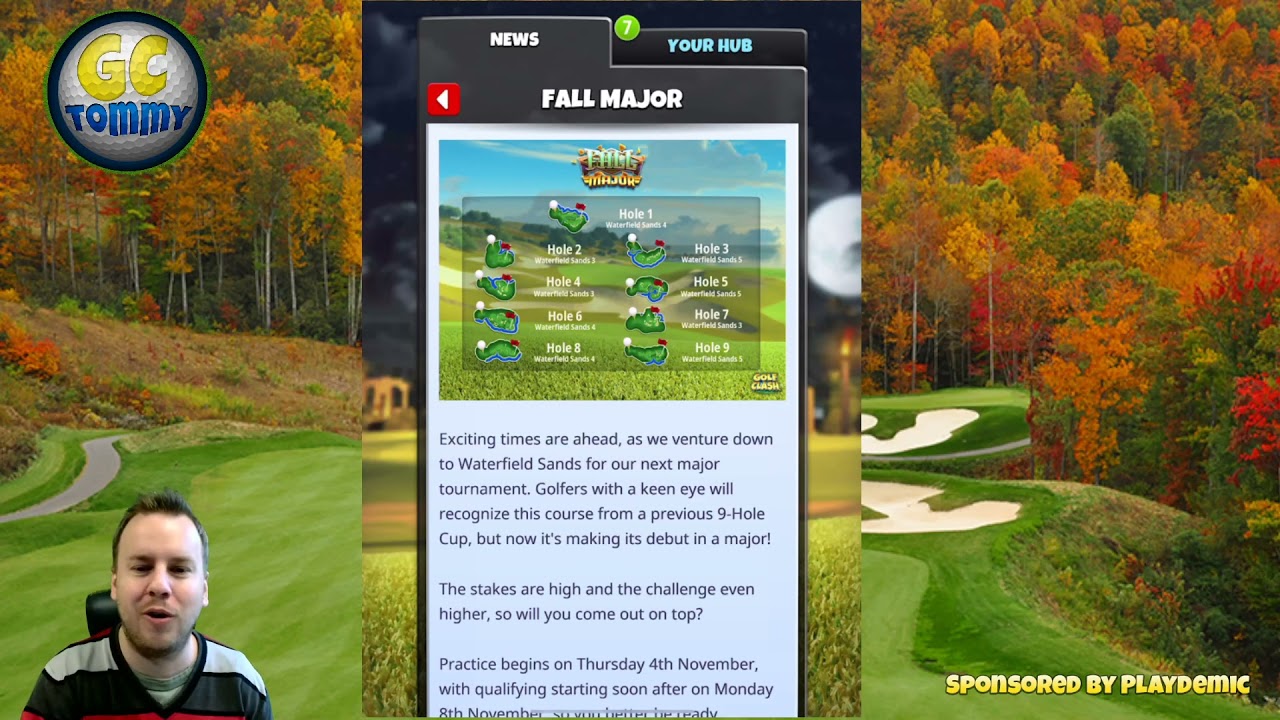Go back with the red arrow button
The width and height of the screenshot is (1280, 720).
pyautogui.click(x=444, y=99)
